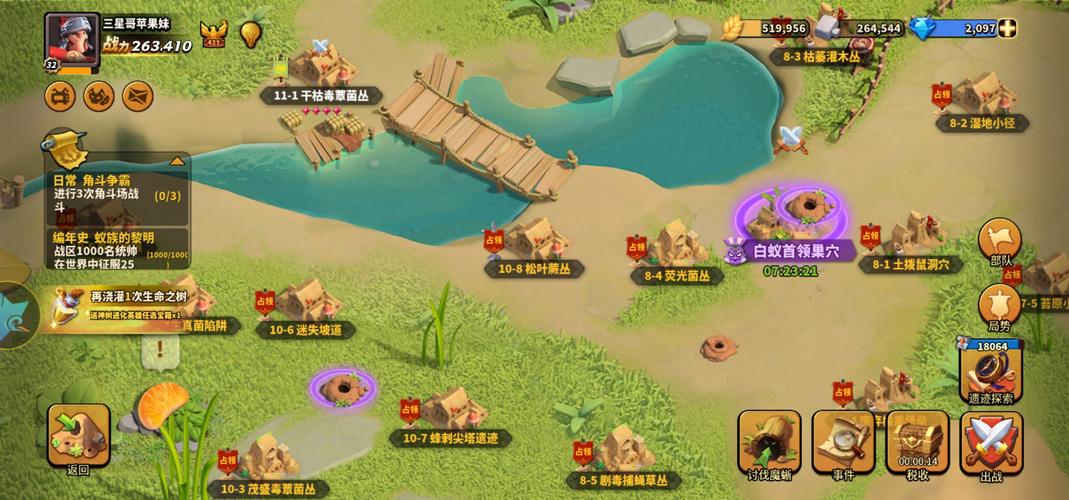This screenshot has height=500, width=1069.
Task: Collect from the 税收 tax chest
Action: (917, 440)
